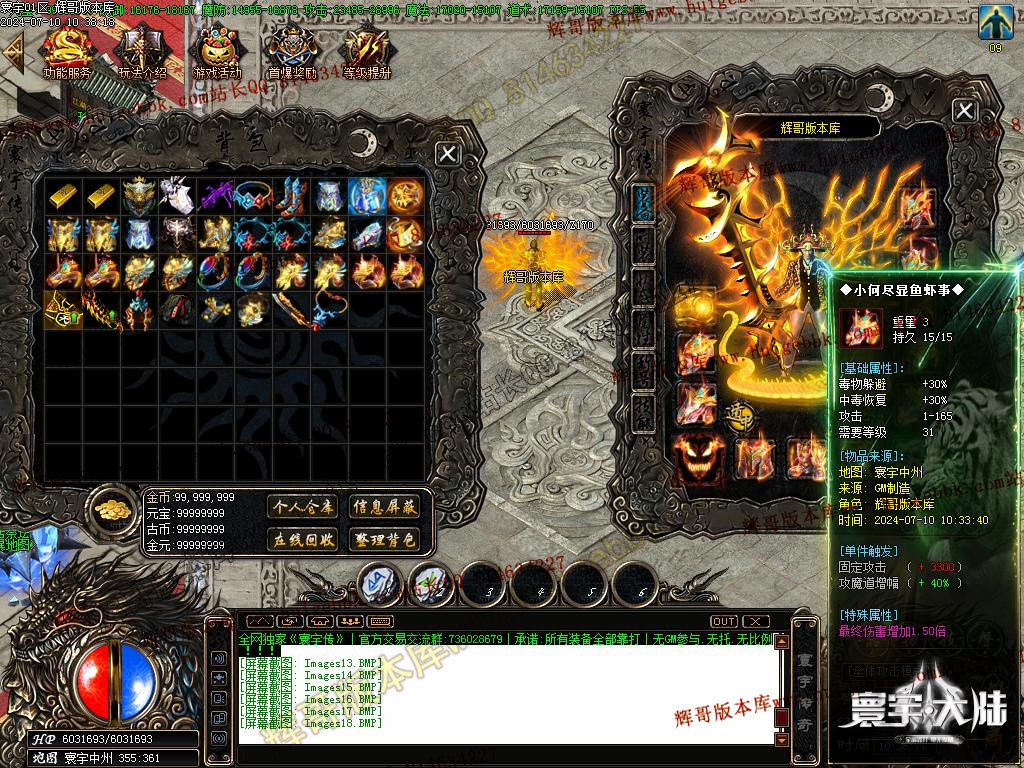Close the 背包 inventory window
Screen dimensions: 1024x768
point(448,153)
